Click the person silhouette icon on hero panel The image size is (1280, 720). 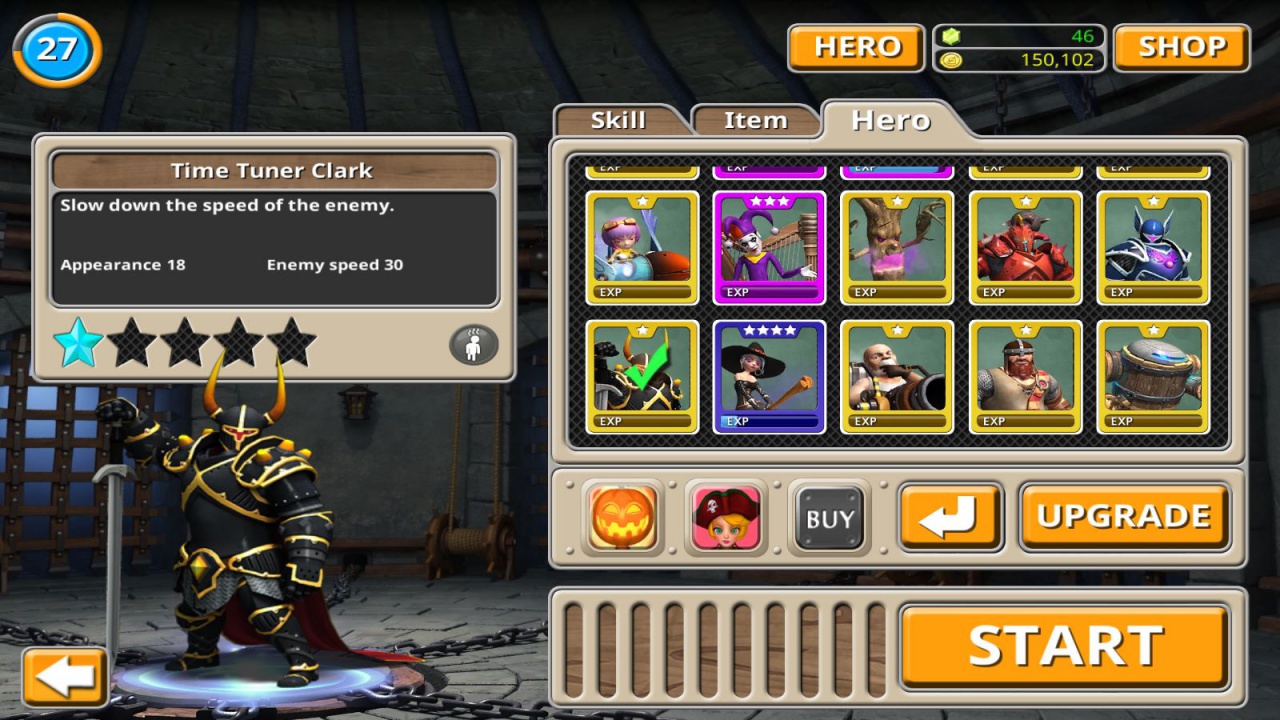pos(471,343)
